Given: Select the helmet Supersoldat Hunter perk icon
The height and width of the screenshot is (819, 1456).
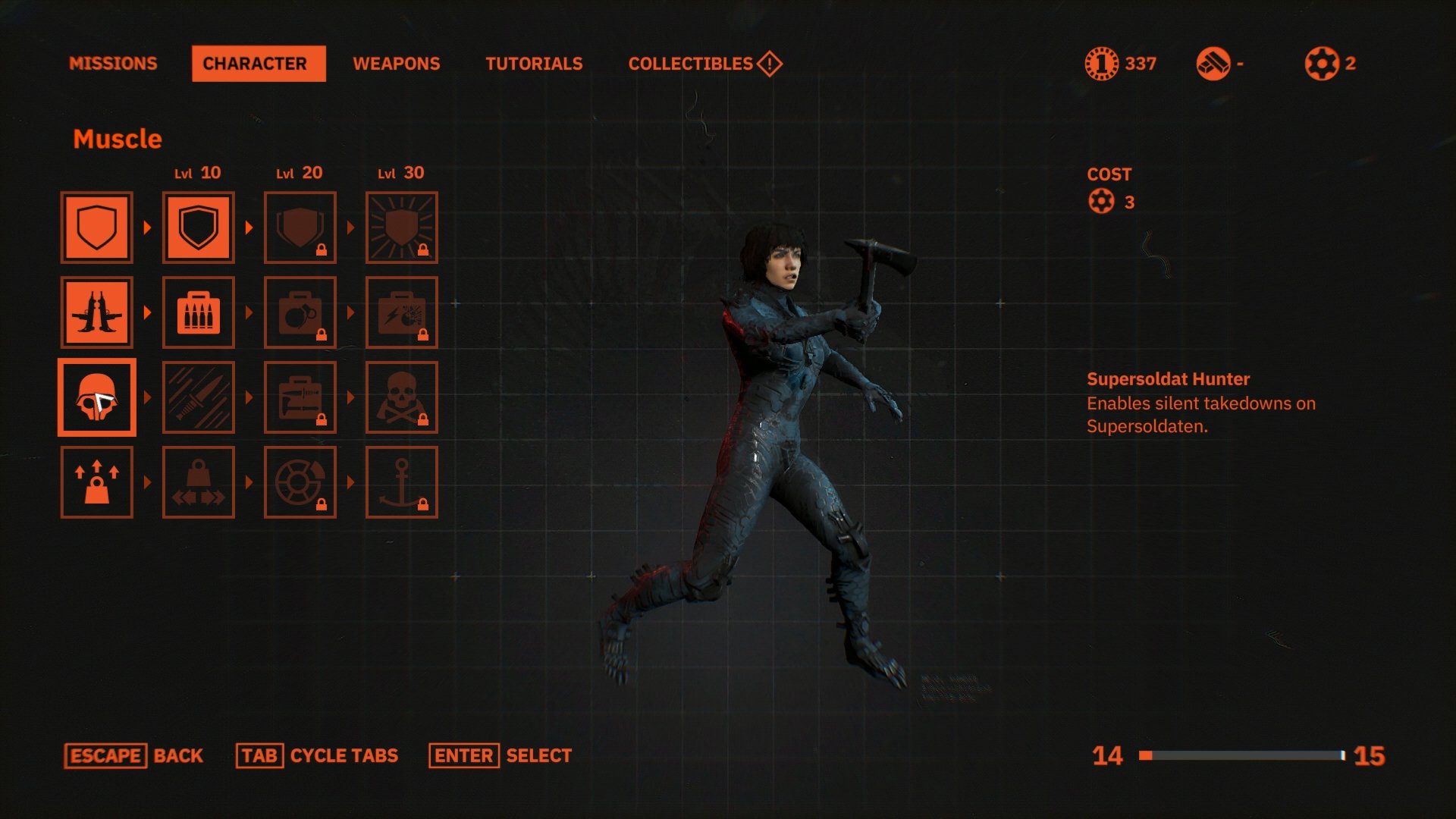Looking at the screenshot, I should click(x=97, y=397).
